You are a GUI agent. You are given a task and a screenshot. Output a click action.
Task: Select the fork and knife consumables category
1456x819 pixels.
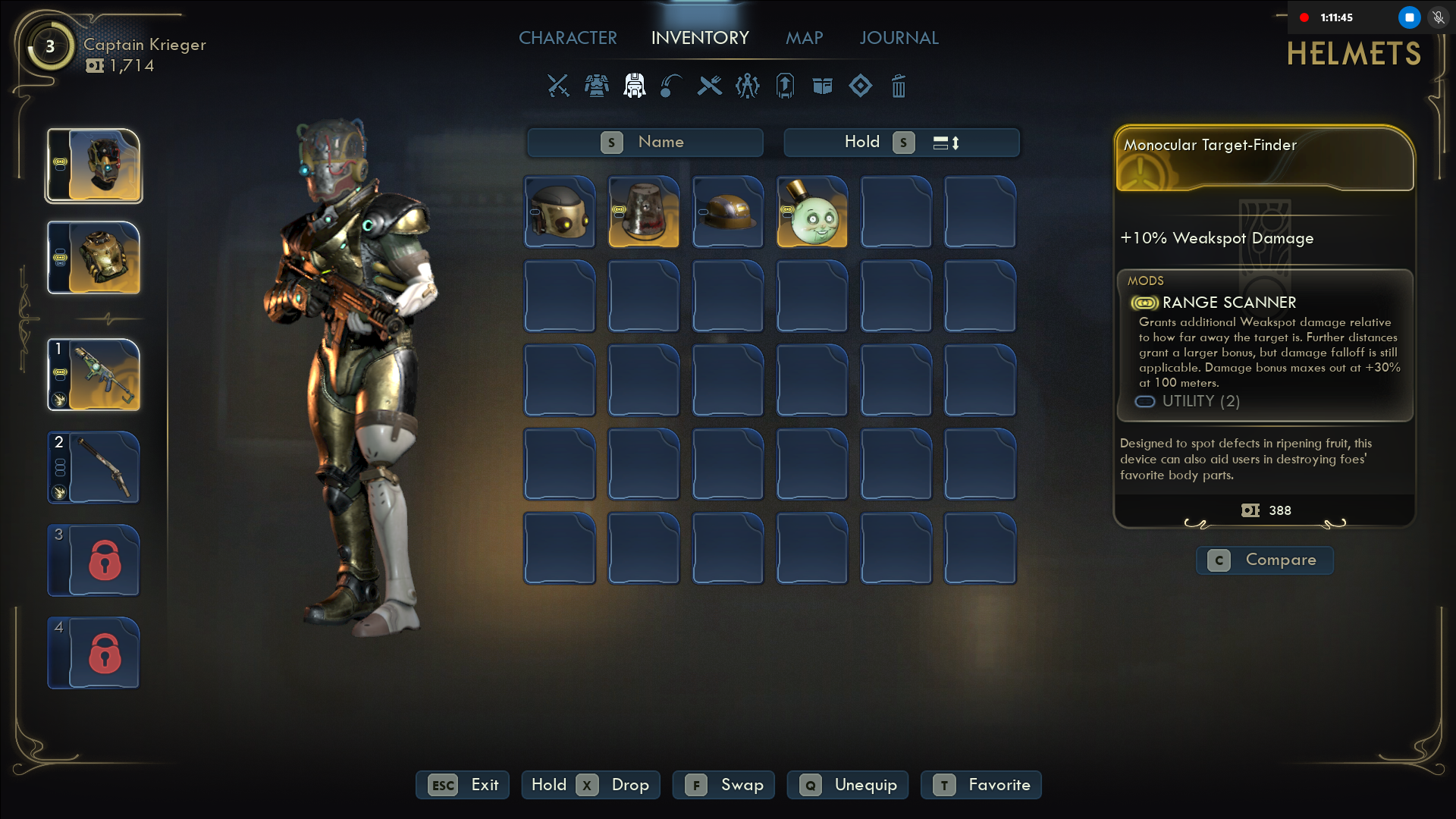click(x=710, y=86)
